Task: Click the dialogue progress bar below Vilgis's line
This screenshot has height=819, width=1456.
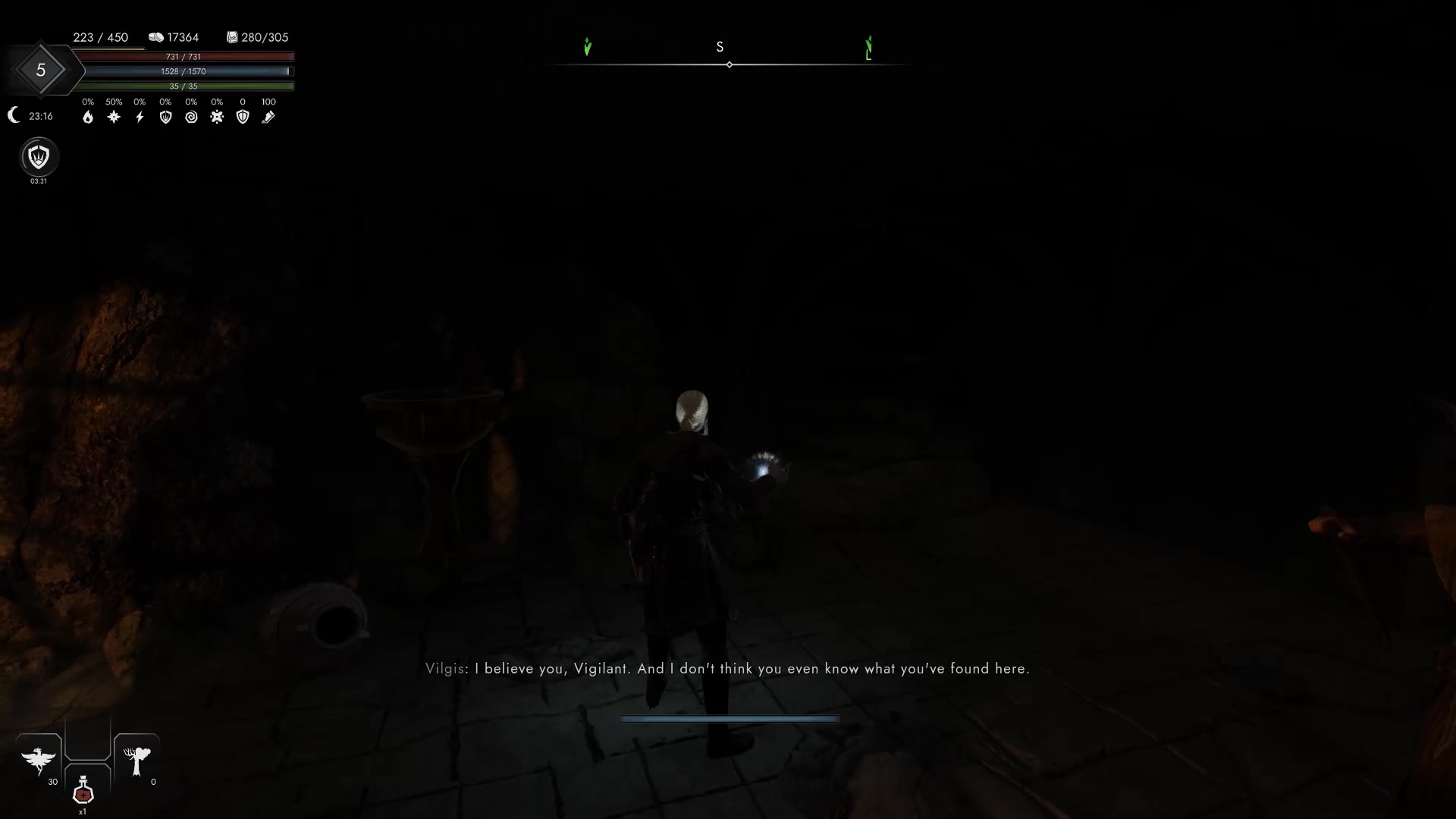Action: (x=728, y=718)
